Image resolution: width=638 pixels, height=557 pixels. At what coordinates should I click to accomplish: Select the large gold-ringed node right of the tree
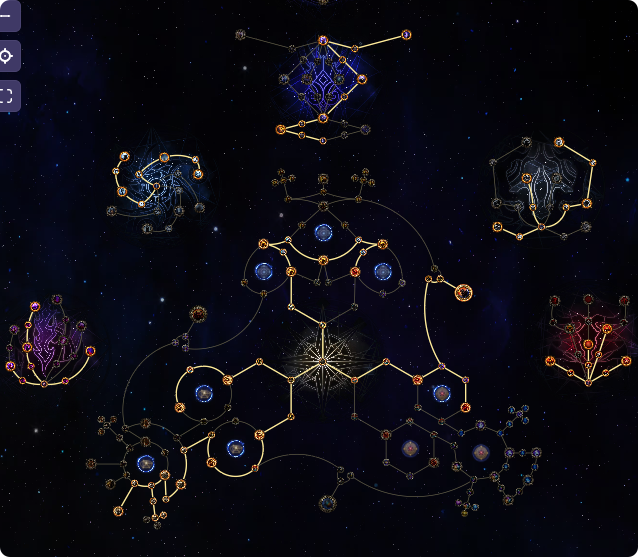point(464,292)
